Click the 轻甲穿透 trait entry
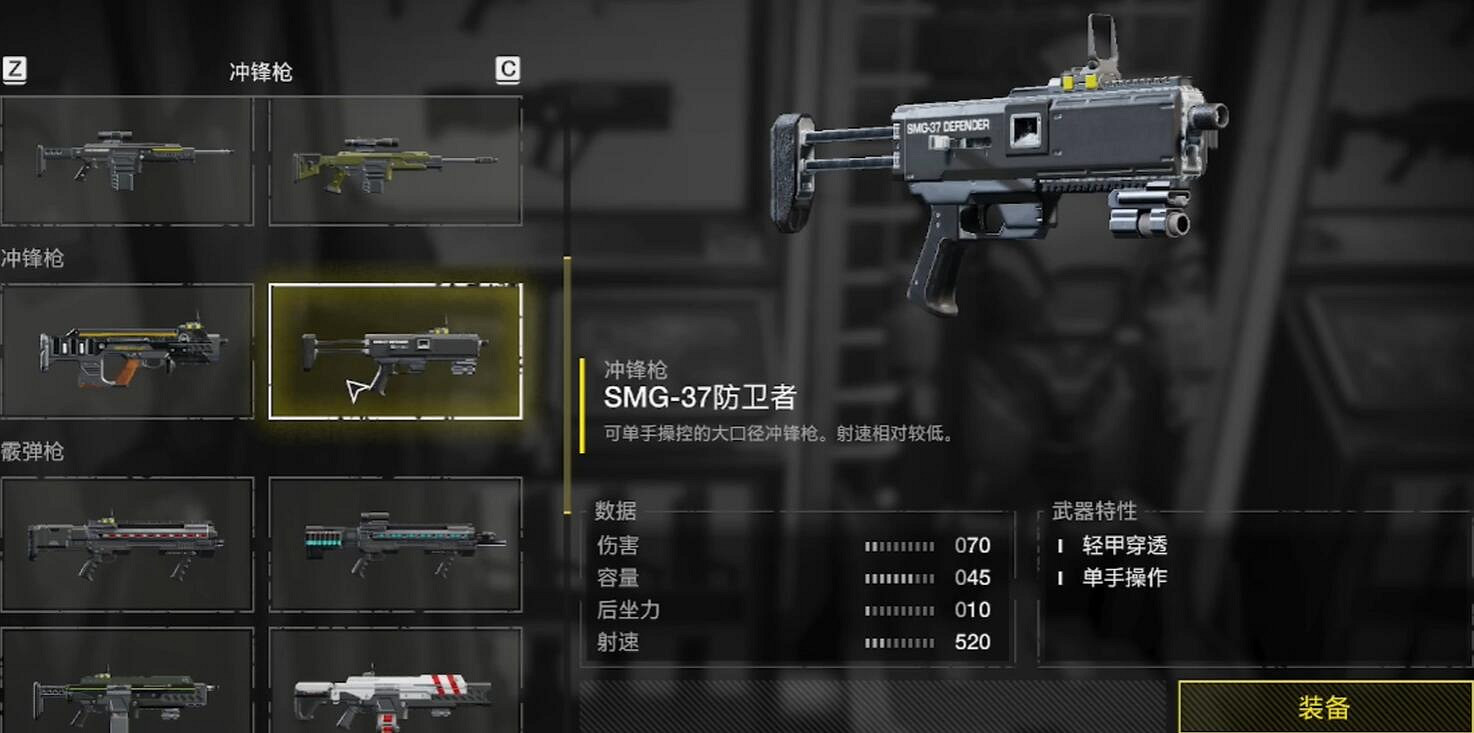Image resolution: width=1474 pixels, height=733 pixels. tap(1123, 546)
